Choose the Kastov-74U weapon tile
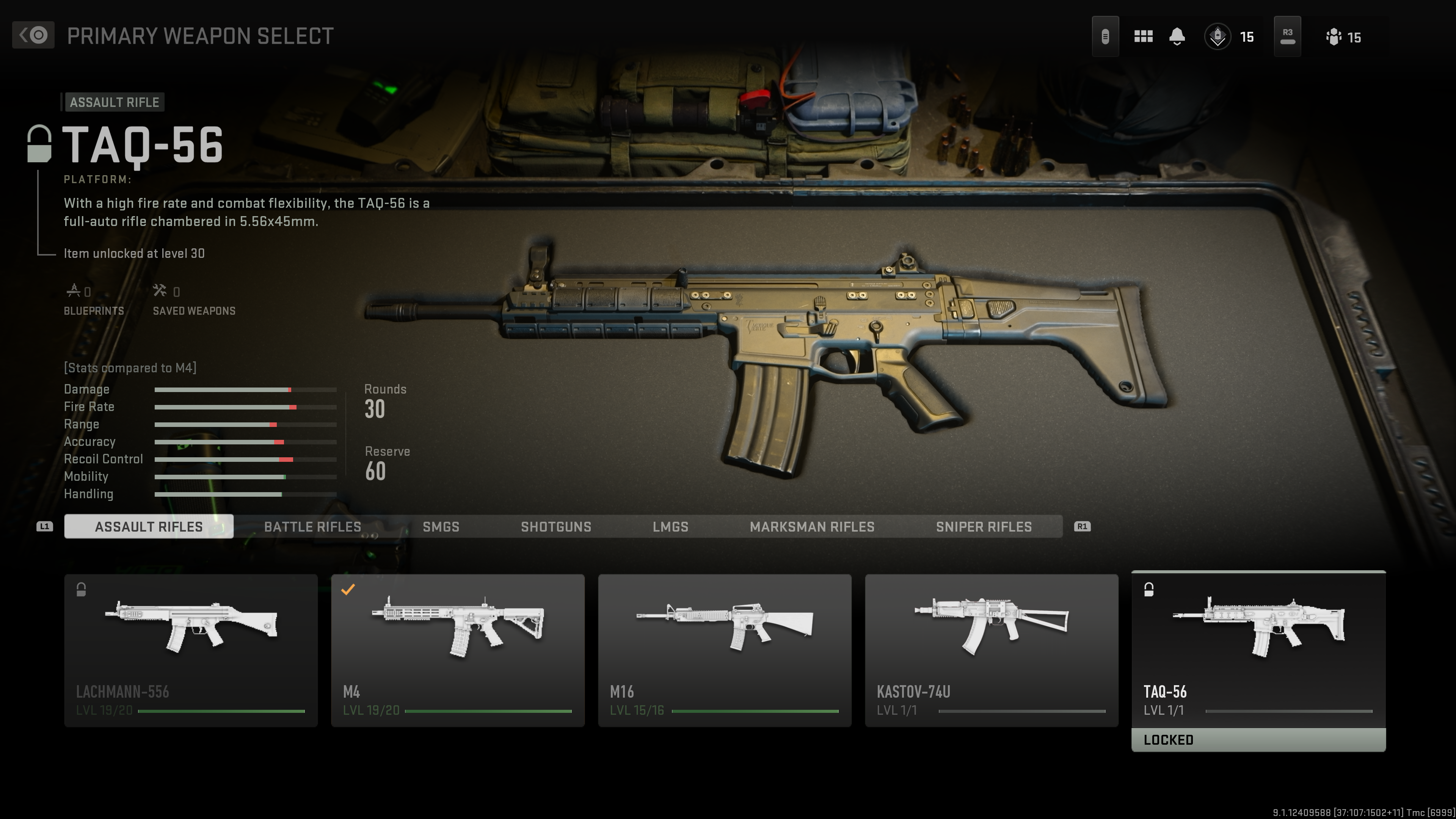The height and width of the screenshot is (819, 1456). (x=992, y=650)
